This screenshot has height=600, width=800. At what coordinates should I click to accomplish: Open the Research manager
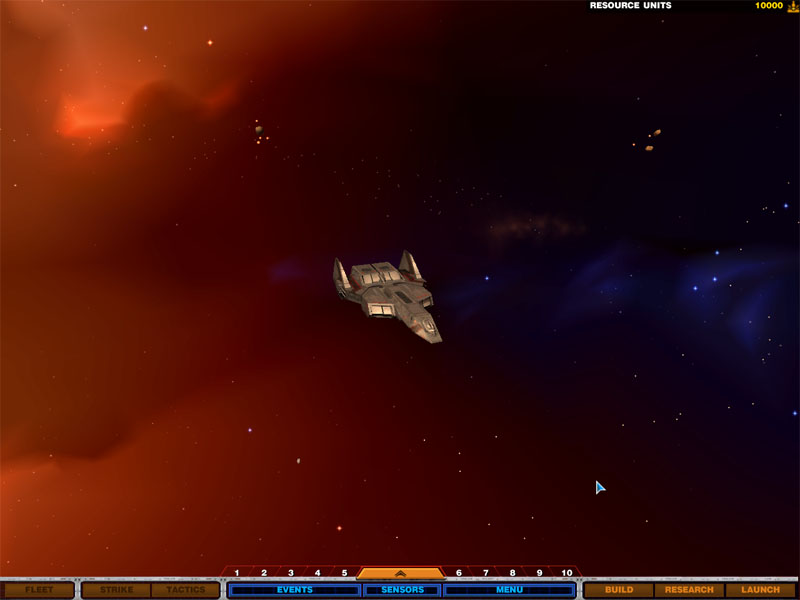click(689, 590)
